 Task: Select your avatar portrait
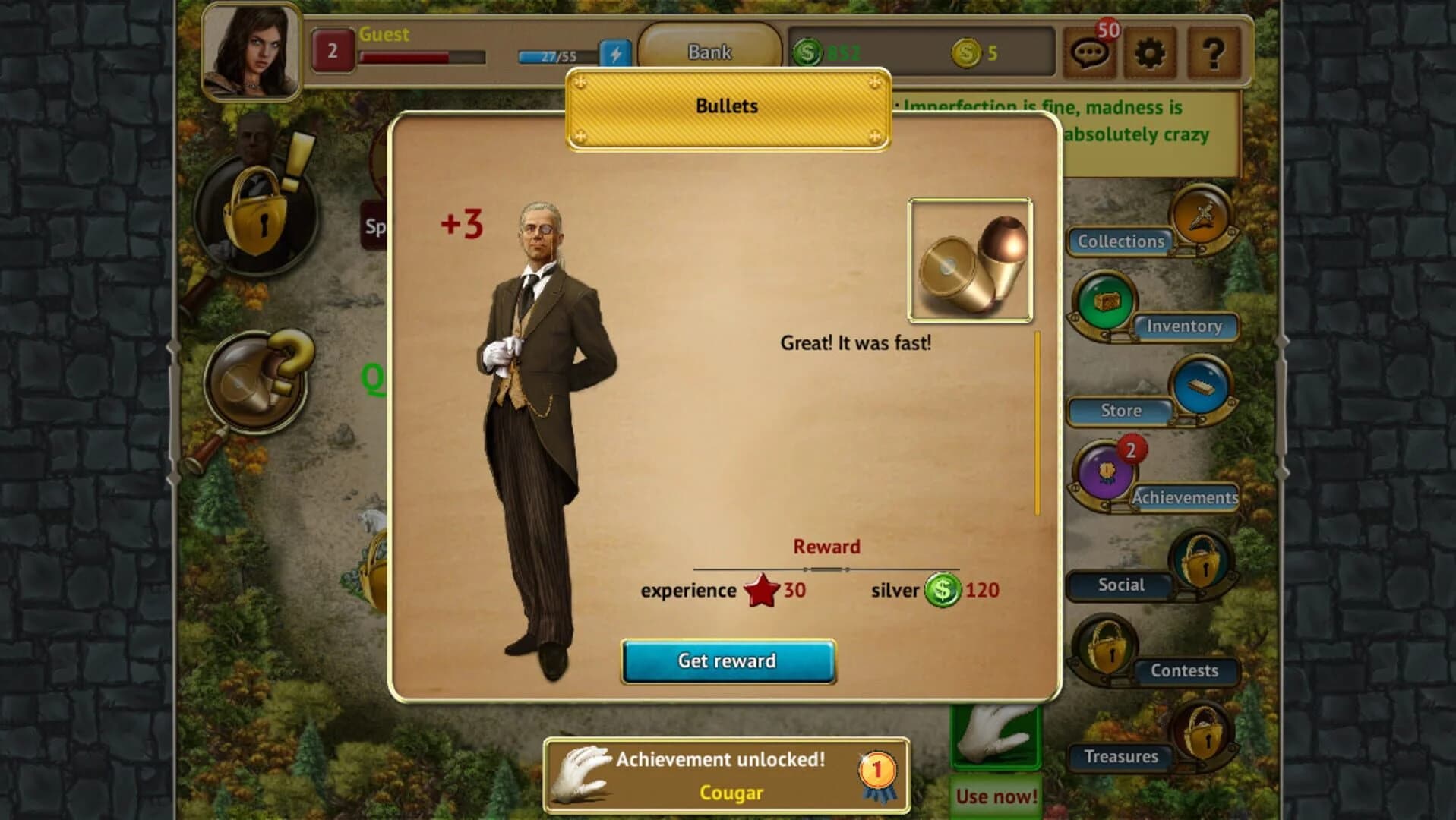coord(251,49)
